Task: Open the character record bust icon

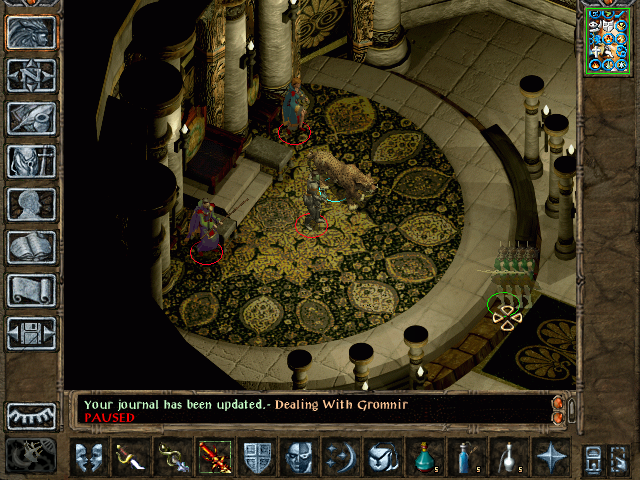Action: pyautogui.click(x=32, y=204)
